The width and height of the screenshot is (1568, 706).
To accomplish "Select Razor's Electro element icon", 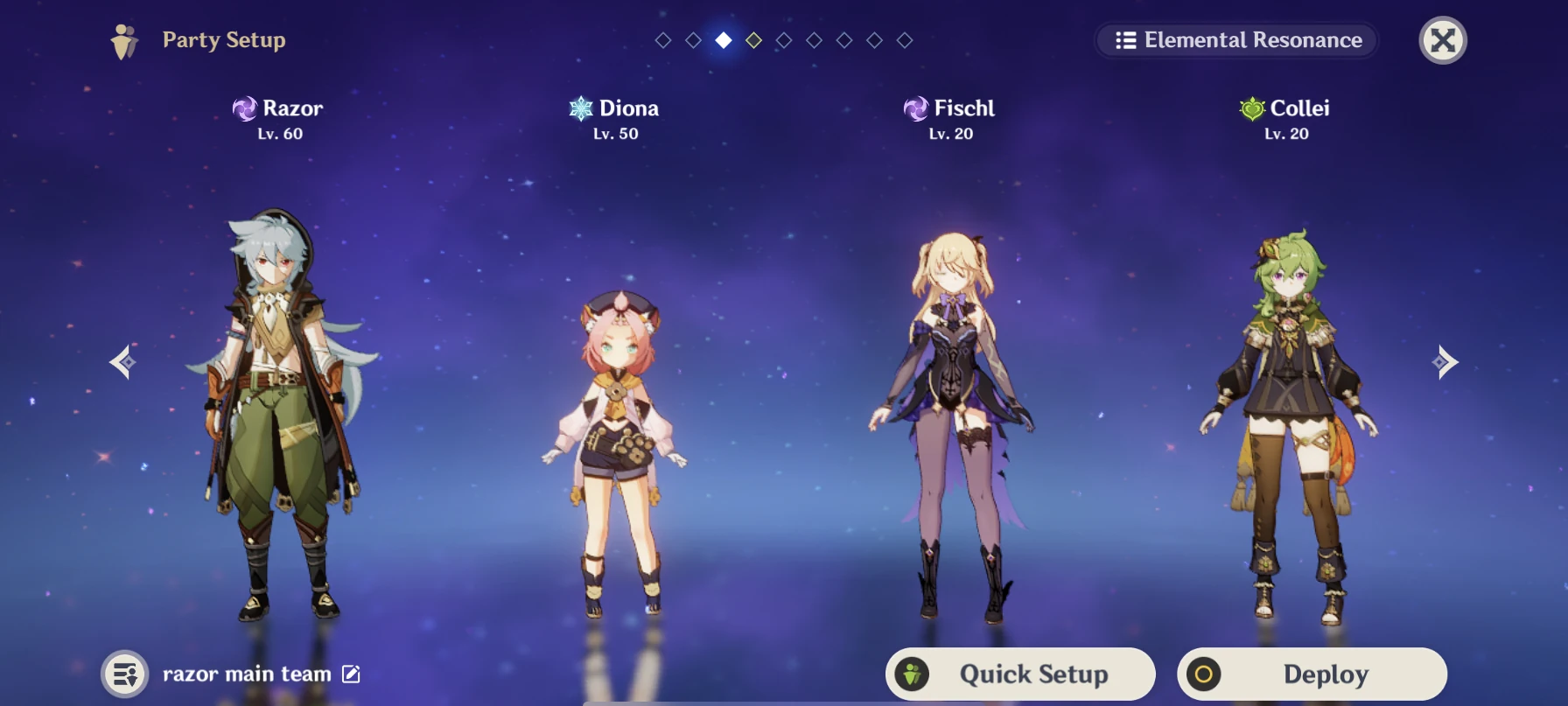I will tap(246, 108).
